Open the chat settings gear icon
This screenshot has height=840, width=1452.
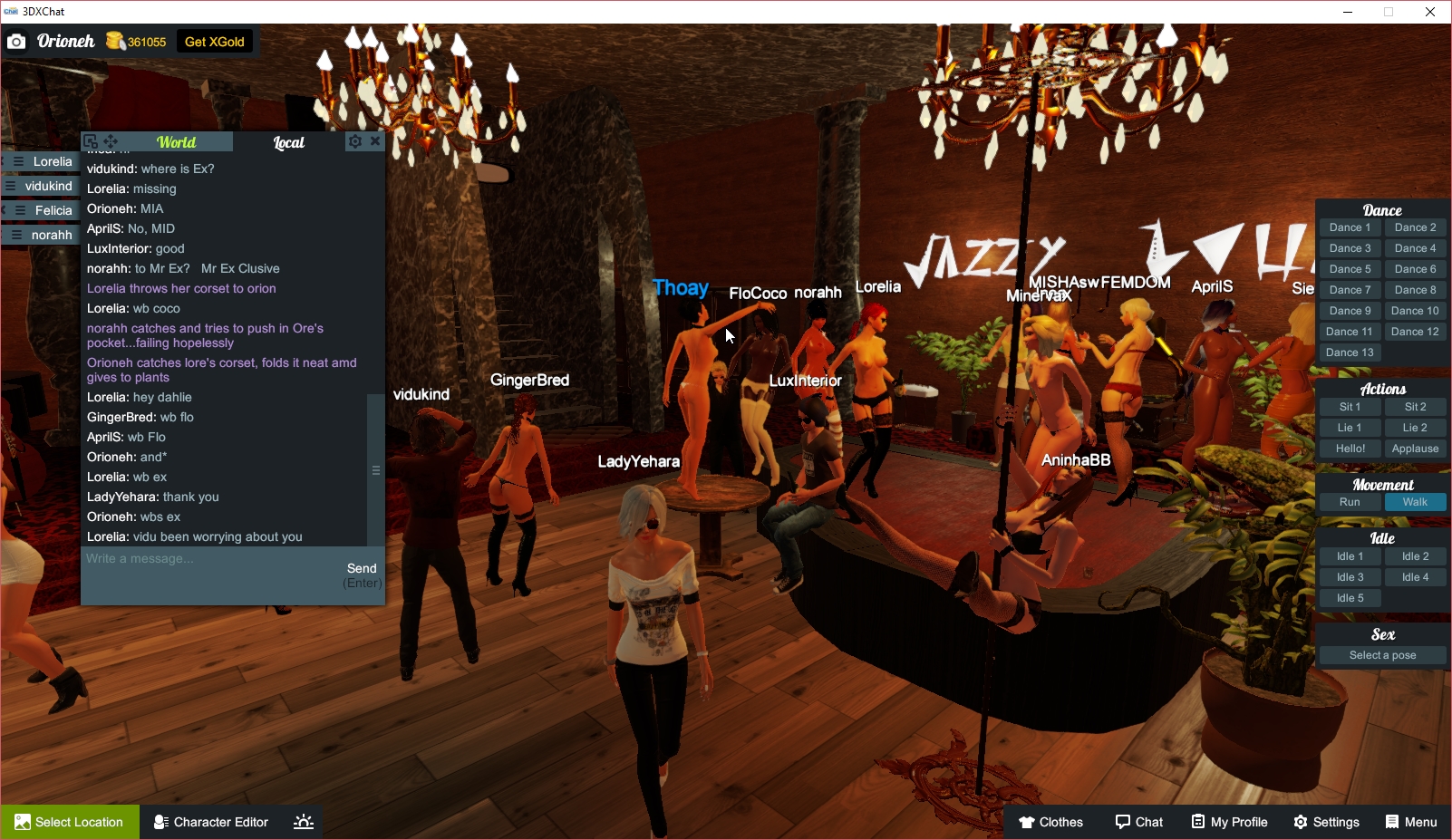tap(355, 141)
